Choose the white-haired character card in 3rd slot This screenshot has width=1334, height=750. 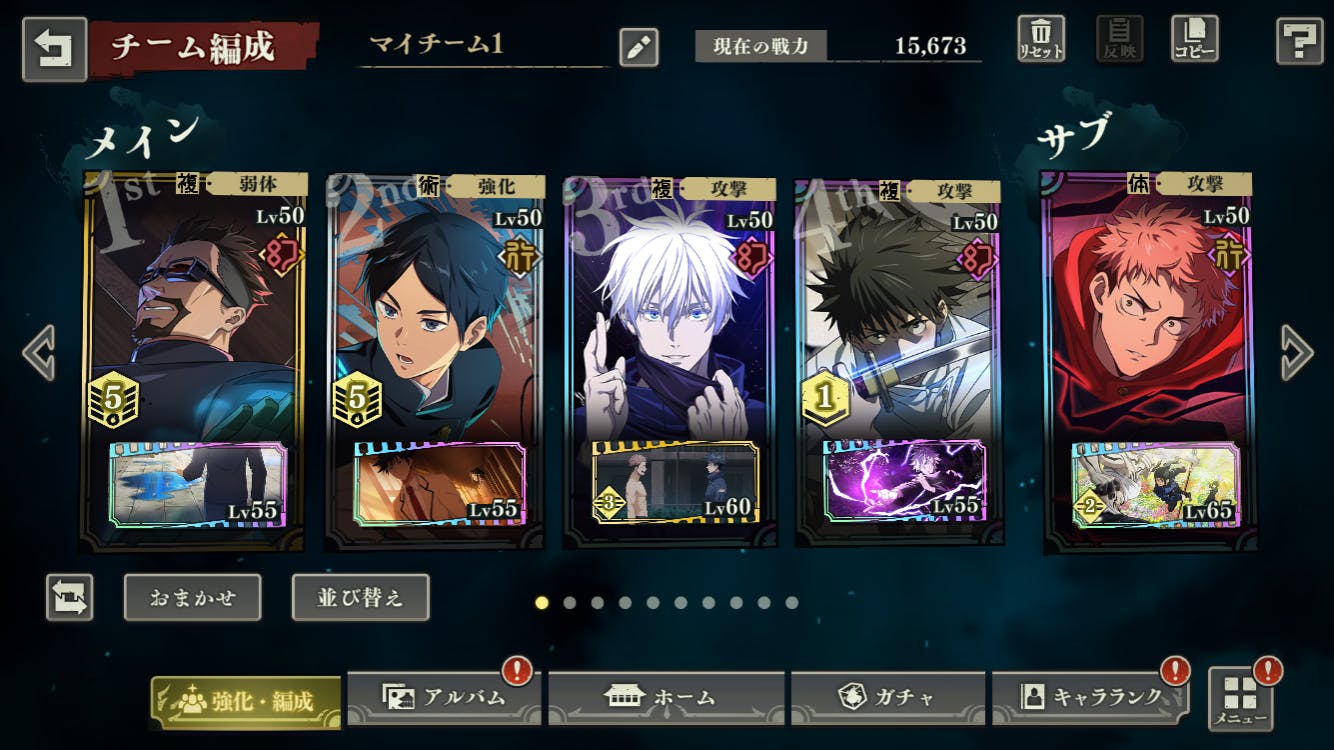click(670, 330)
